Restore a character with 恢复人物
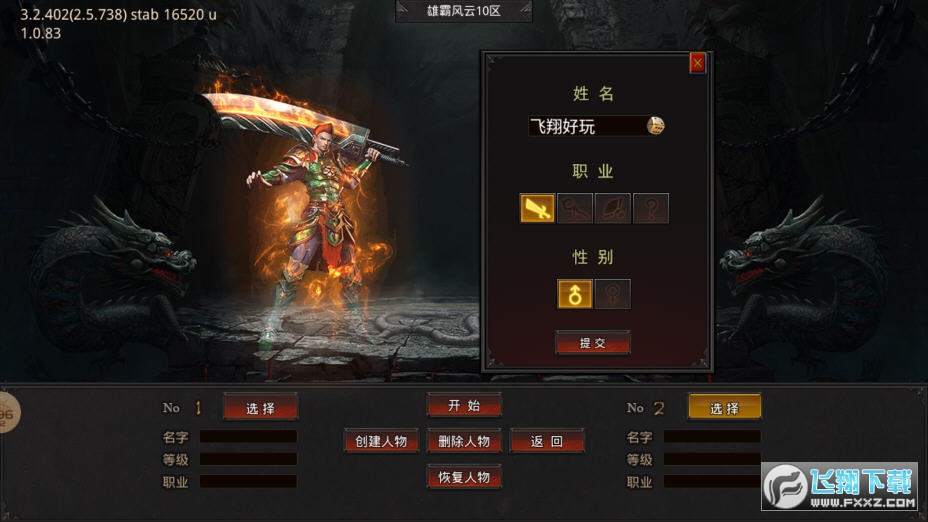 (464, 477)
